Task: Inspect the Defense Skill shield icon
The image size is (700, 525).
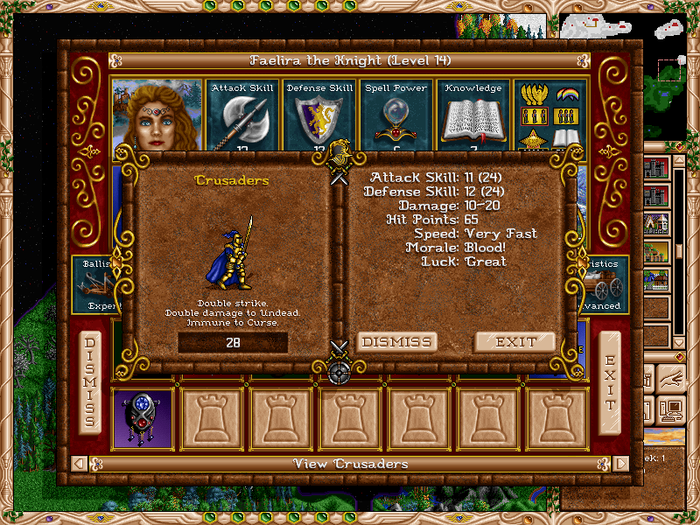Action: (319, 117)
